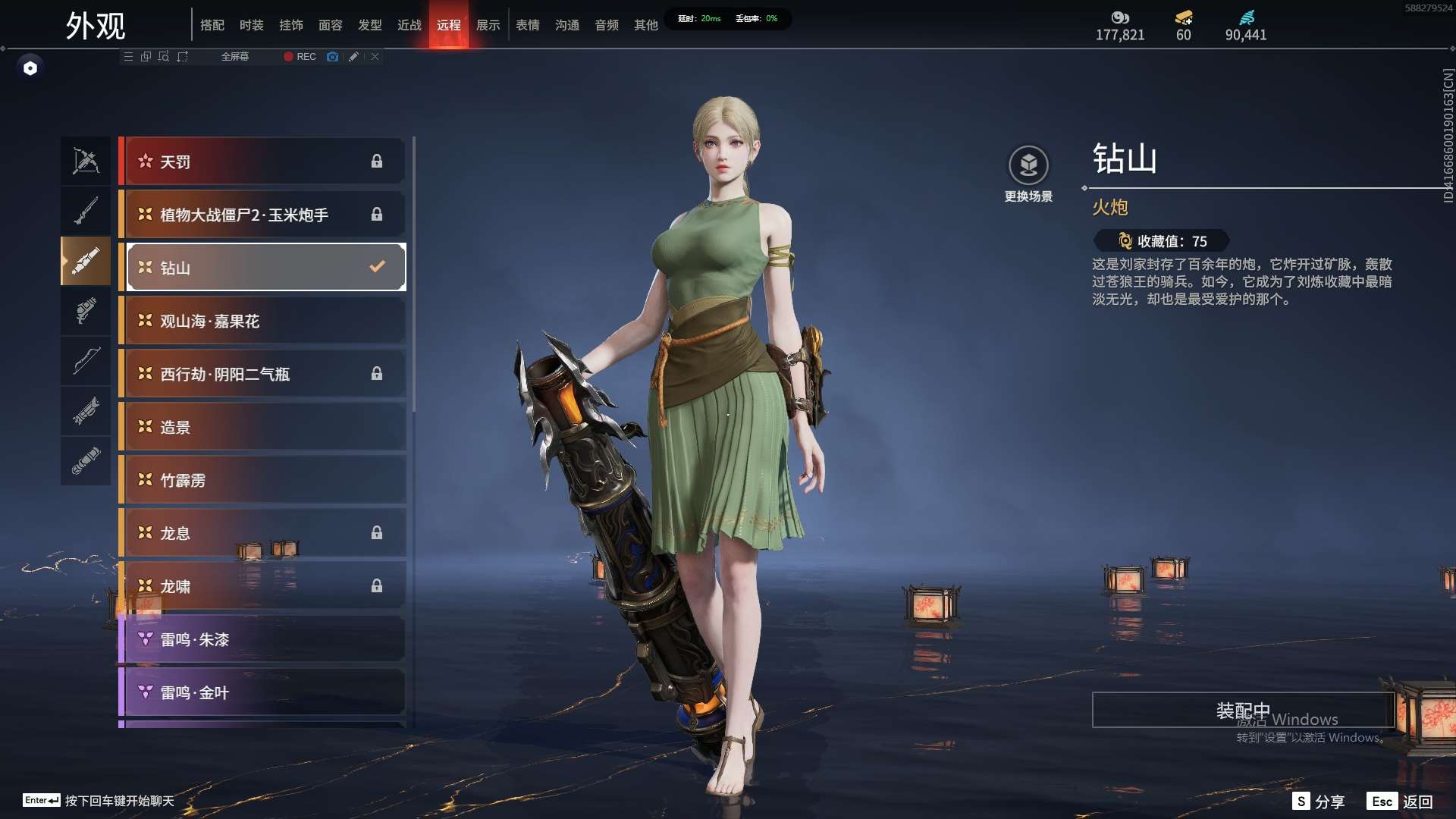The image size is (1456, 819).
Task: Click the 更换场景 scene change icon
Action: click(x=1028, y=165)
